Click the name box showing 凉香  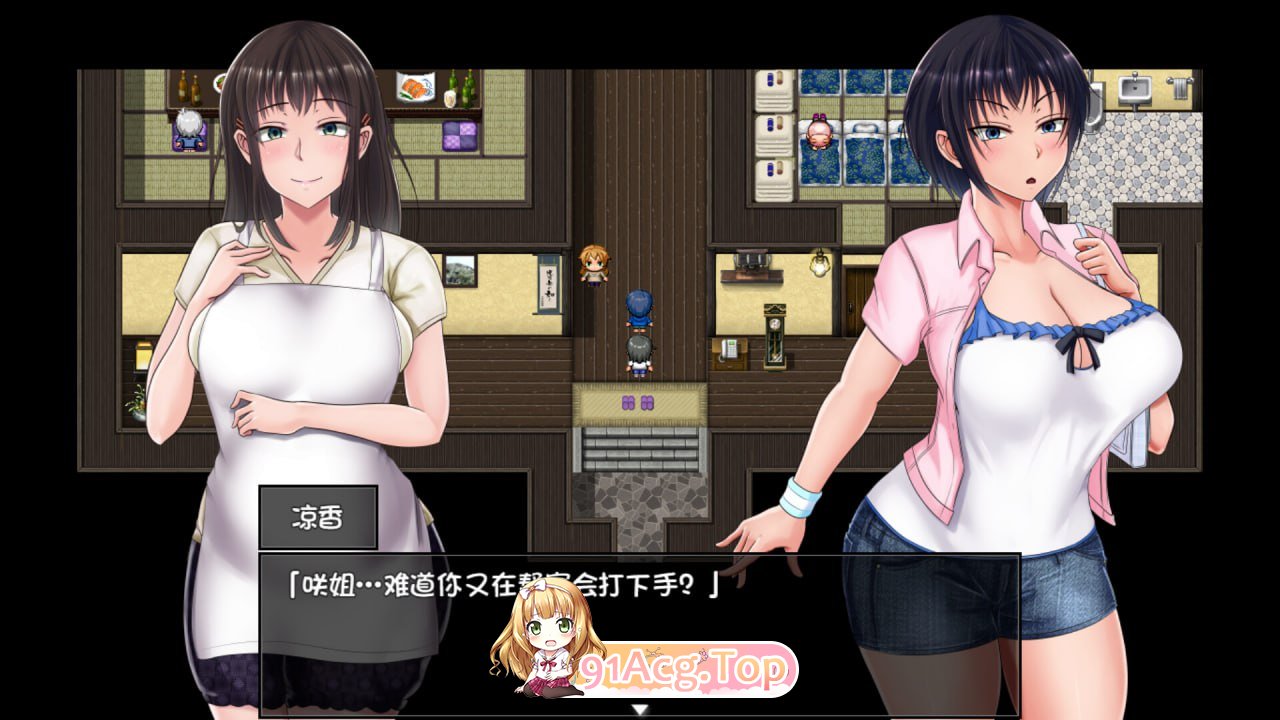pos(317,515)
